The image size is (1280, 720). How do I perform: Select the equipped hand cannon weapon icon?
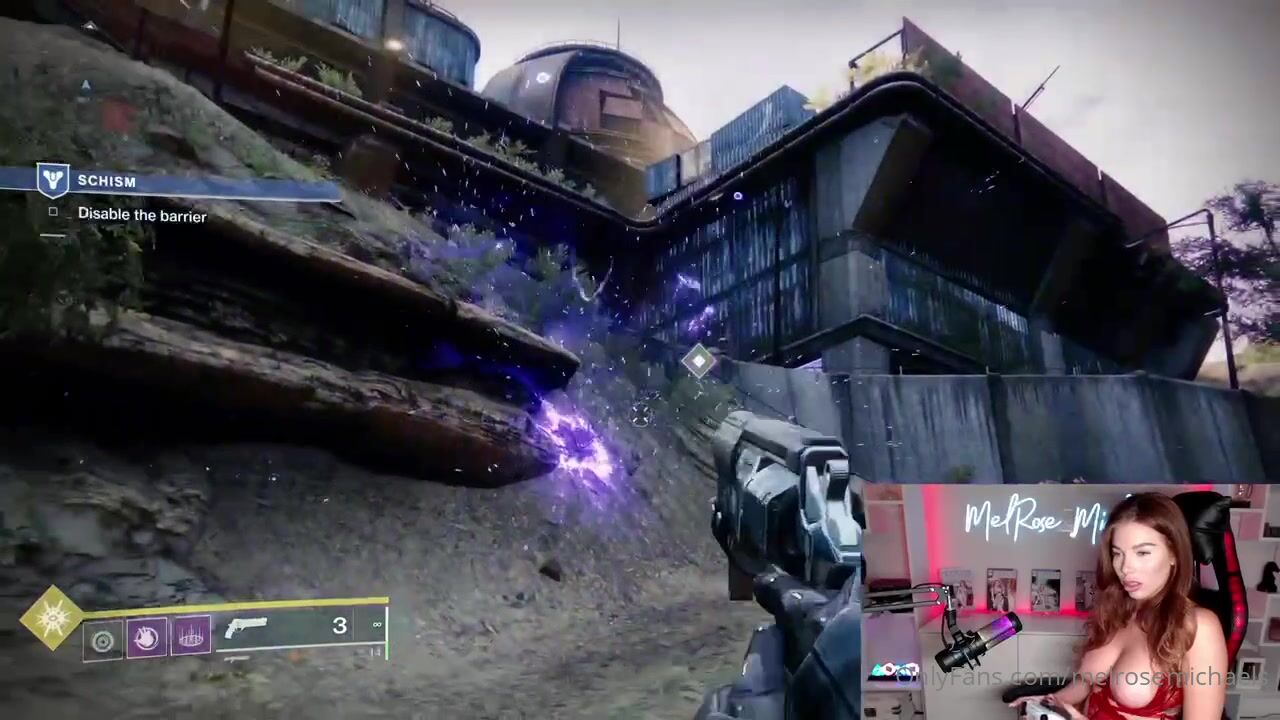(x=247, y=628)
